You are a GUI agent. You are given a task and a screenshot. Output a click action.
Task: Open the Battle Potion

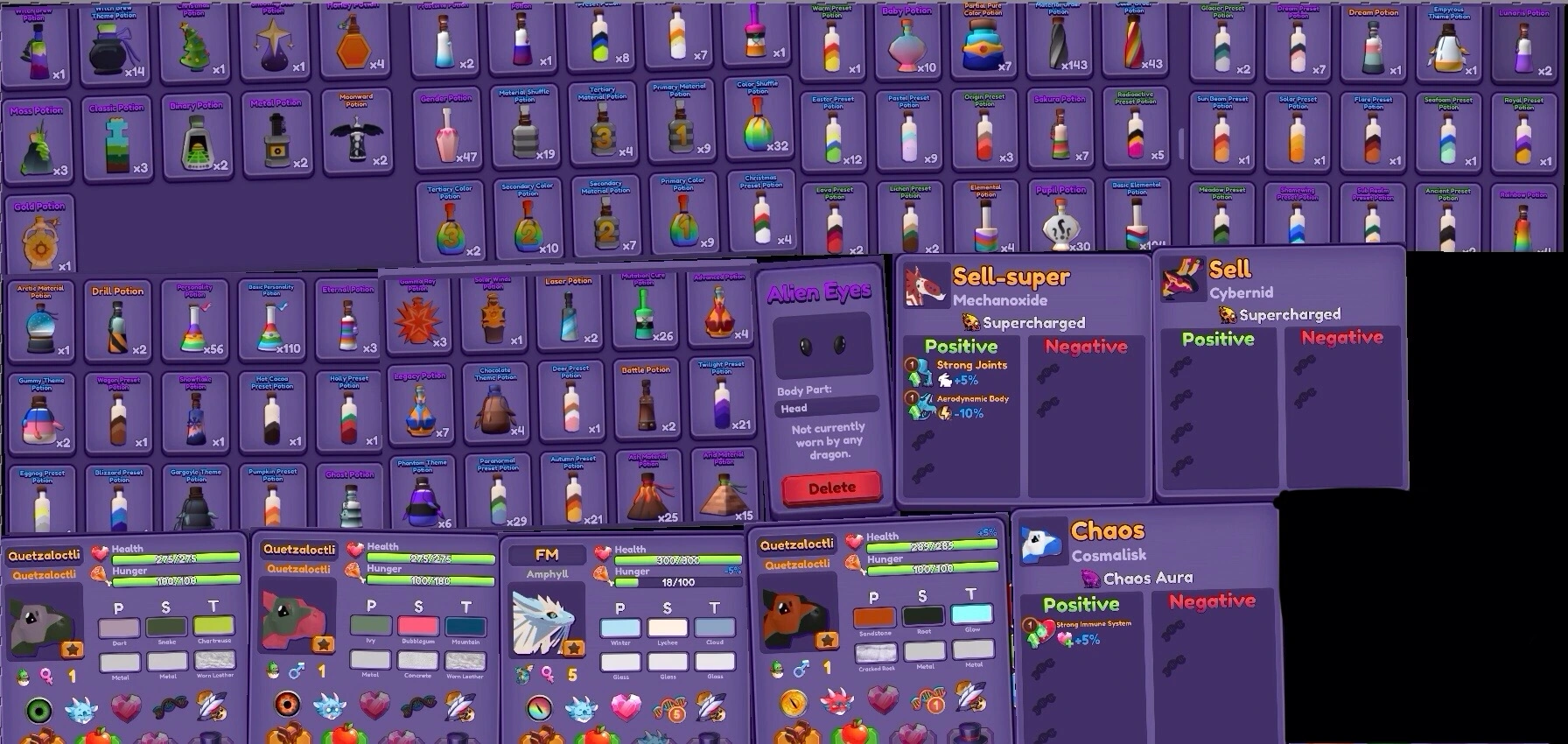[x=646, y=404]
